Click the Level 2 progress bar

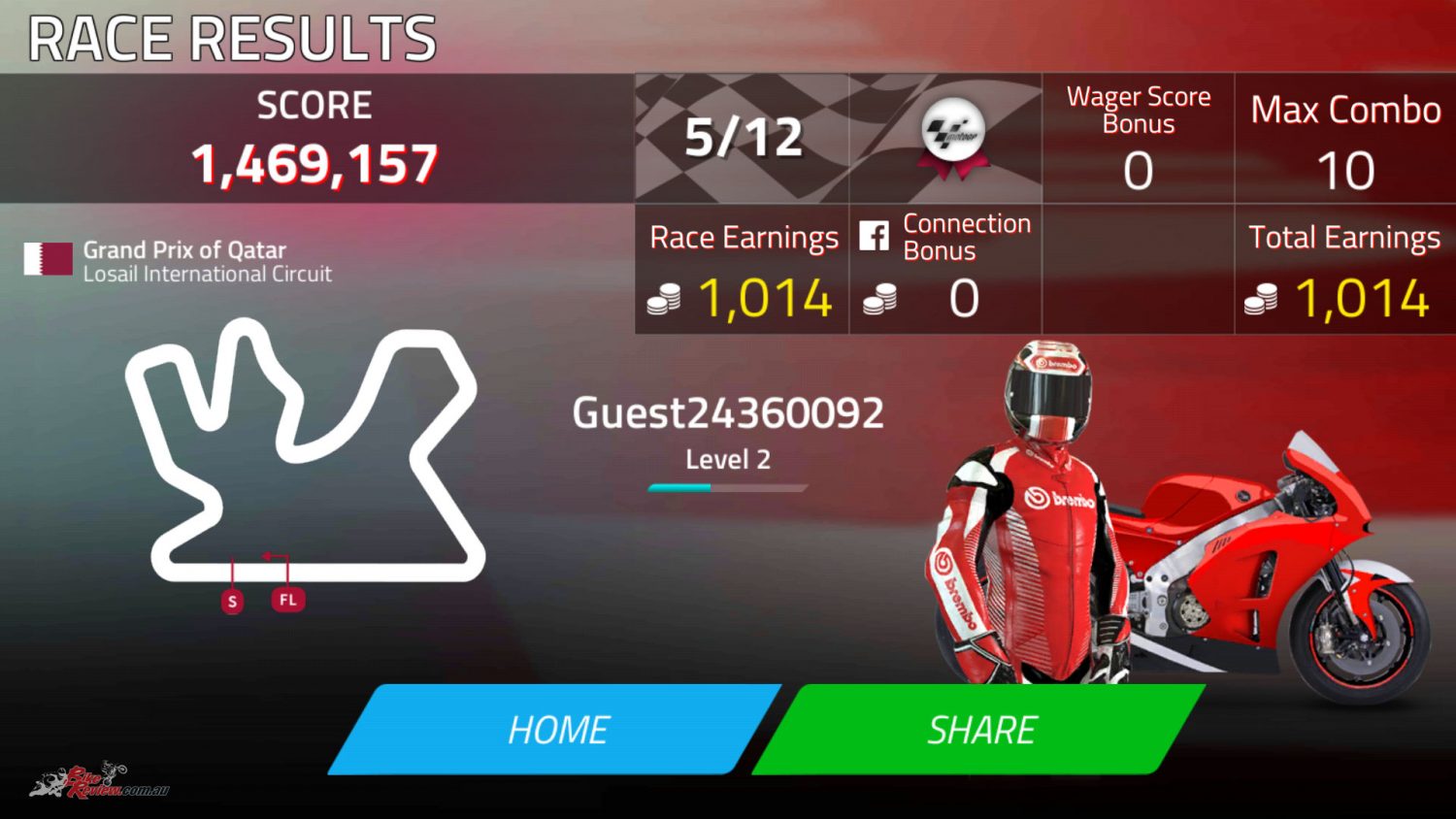[726, 486]
